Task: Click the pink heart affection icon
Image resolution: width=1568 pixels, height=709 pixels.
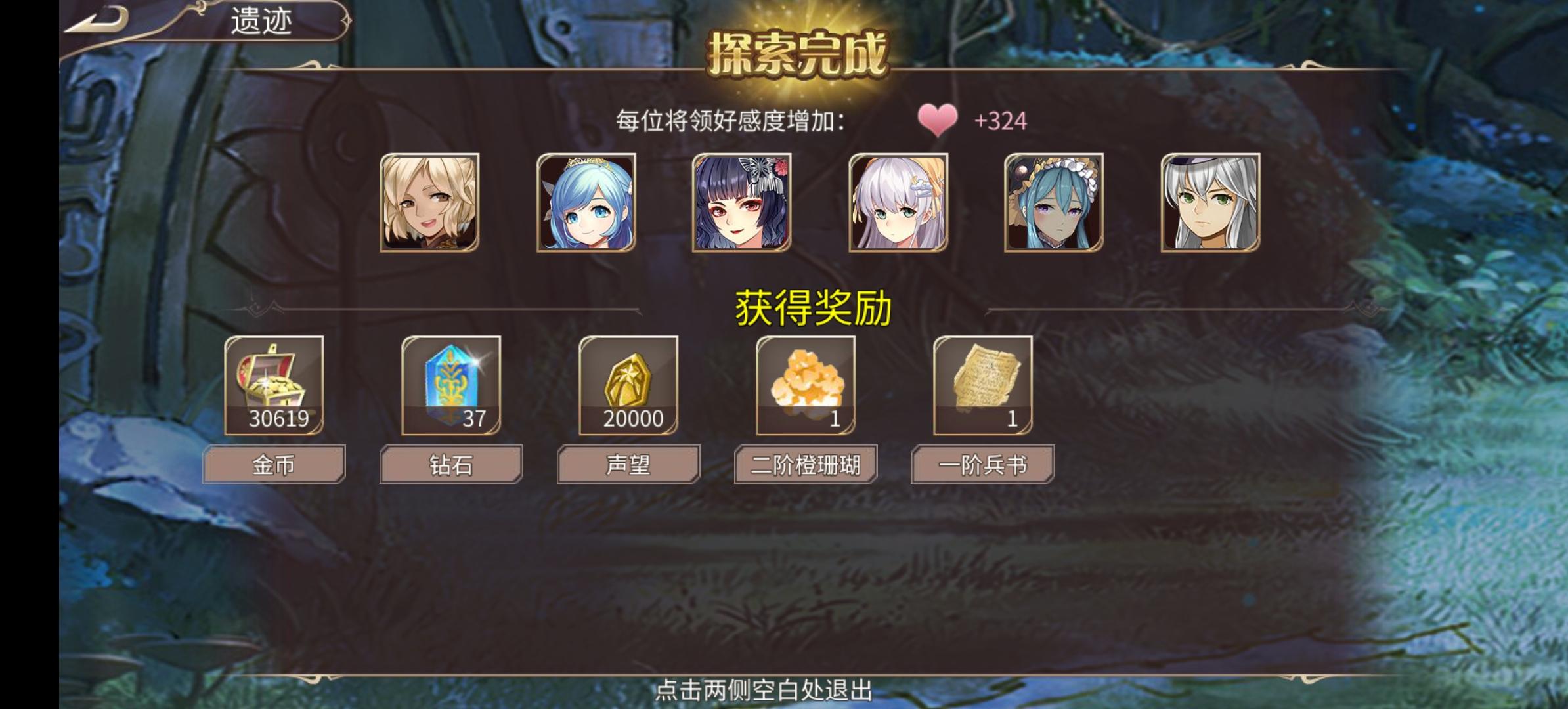Action: tap(939, 120)
